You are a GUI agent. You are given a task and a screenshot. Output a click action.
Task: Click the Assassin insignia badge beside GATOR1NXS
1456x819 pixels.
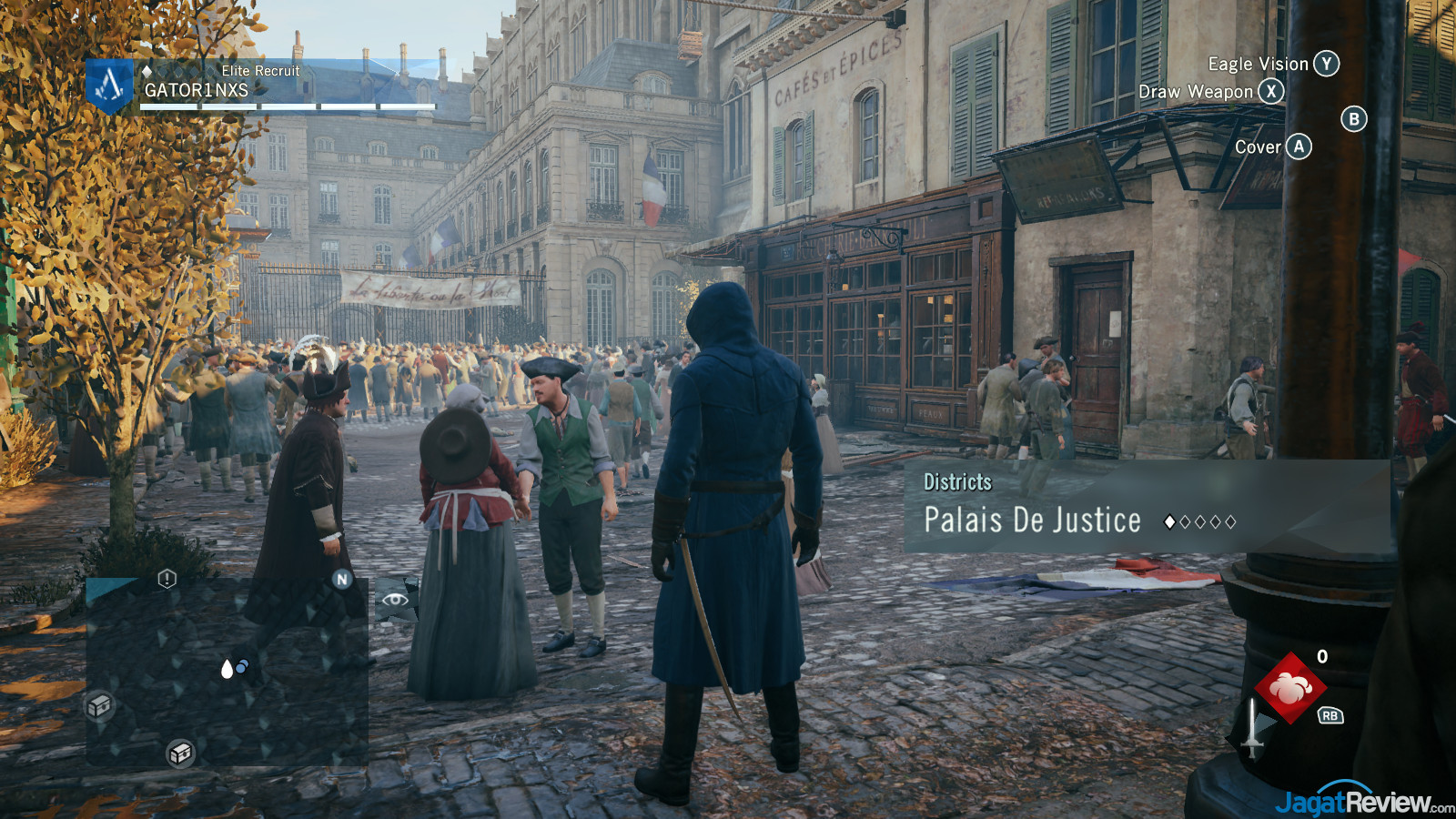tap(109, 86)
